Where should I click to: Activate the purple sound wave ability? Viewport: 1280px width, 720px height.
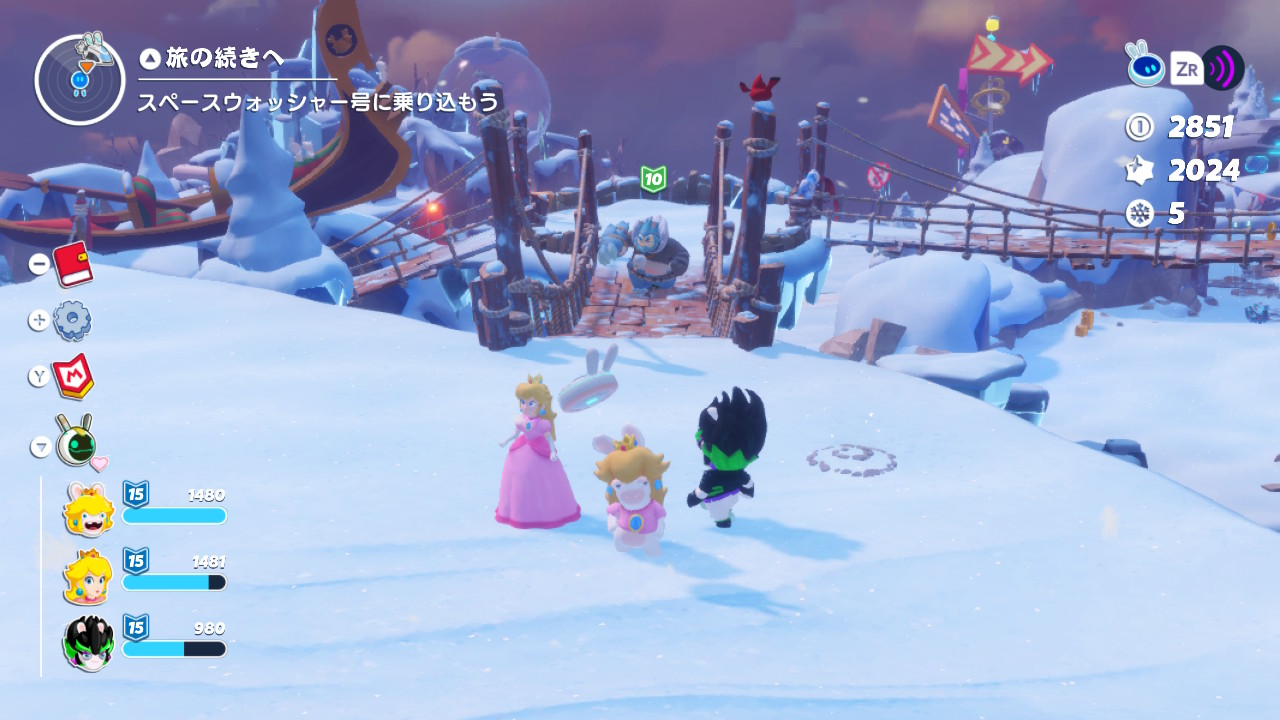pos(1222,68)
